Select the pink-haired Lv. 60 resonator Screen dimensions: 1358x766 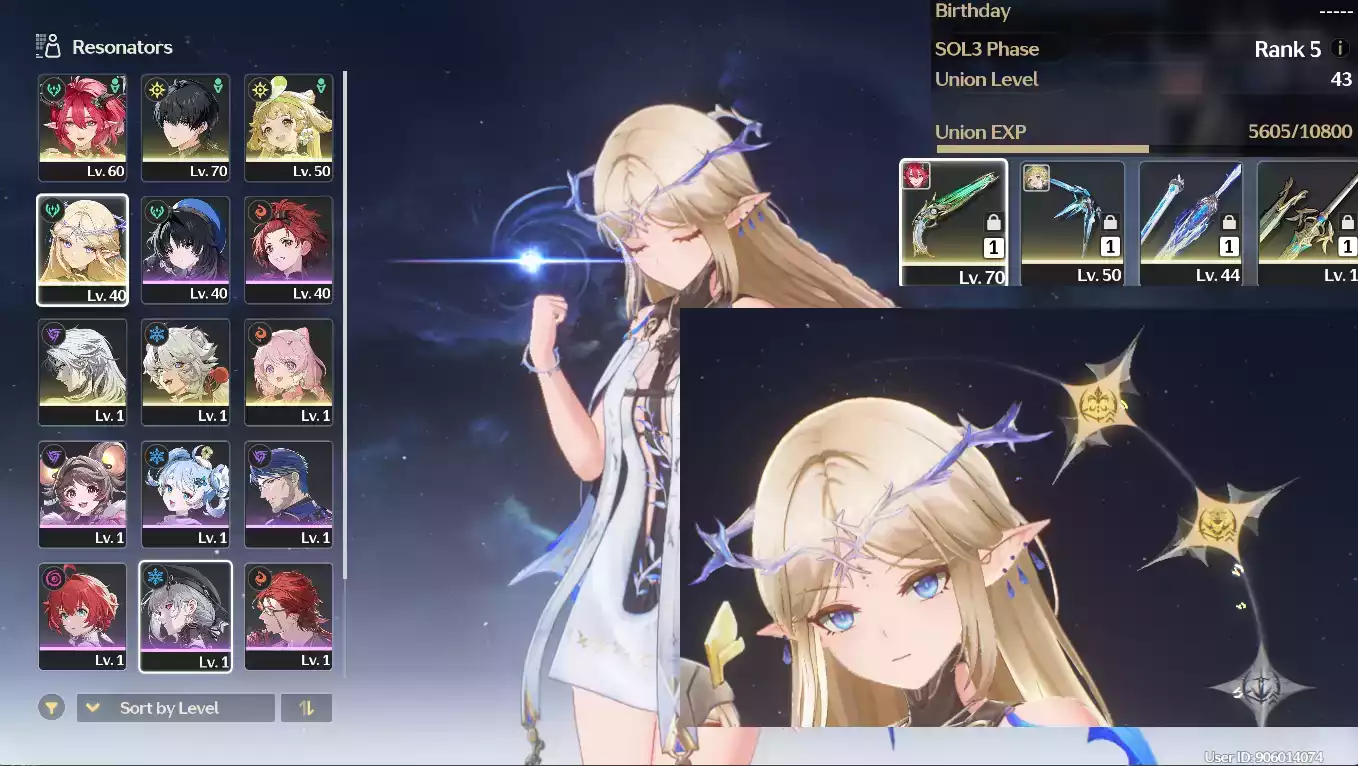tap(82, 127)
